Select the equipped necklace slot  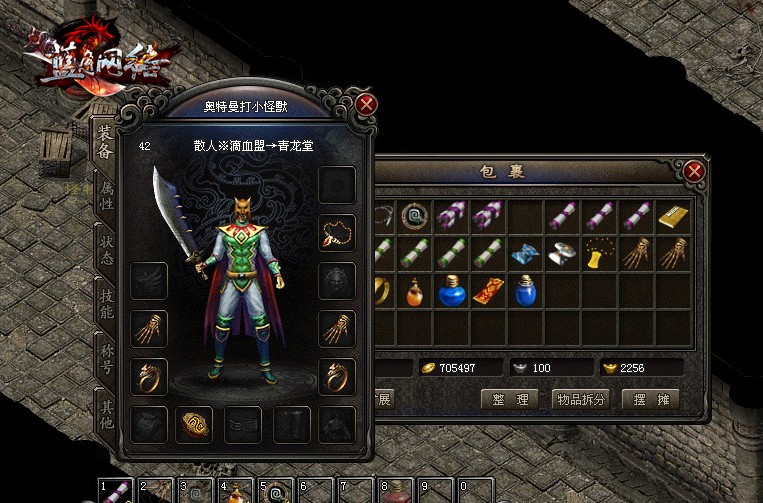pos(337,233)
